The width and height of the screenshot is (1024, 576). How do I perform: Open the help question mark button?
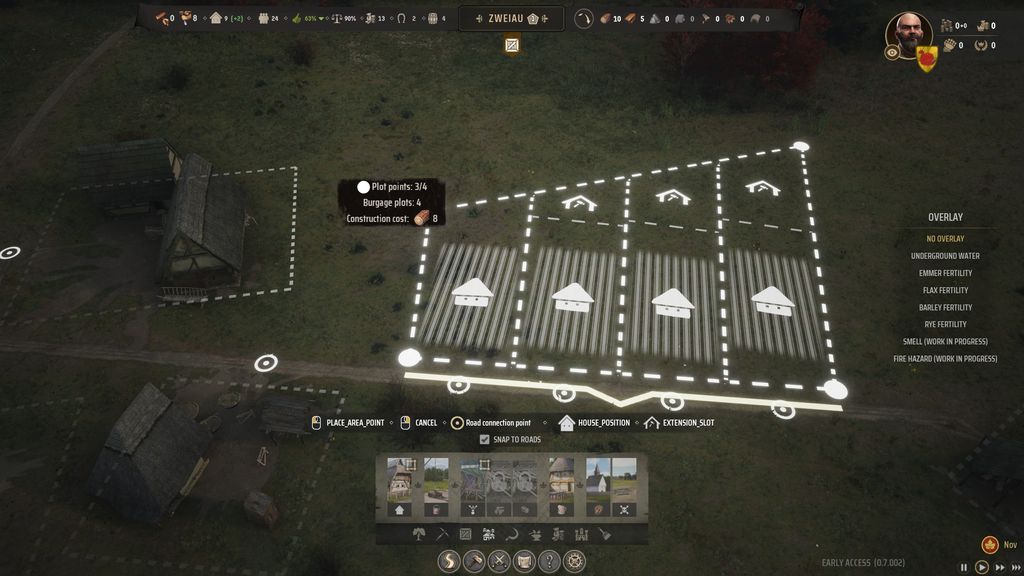click(549, 561)
